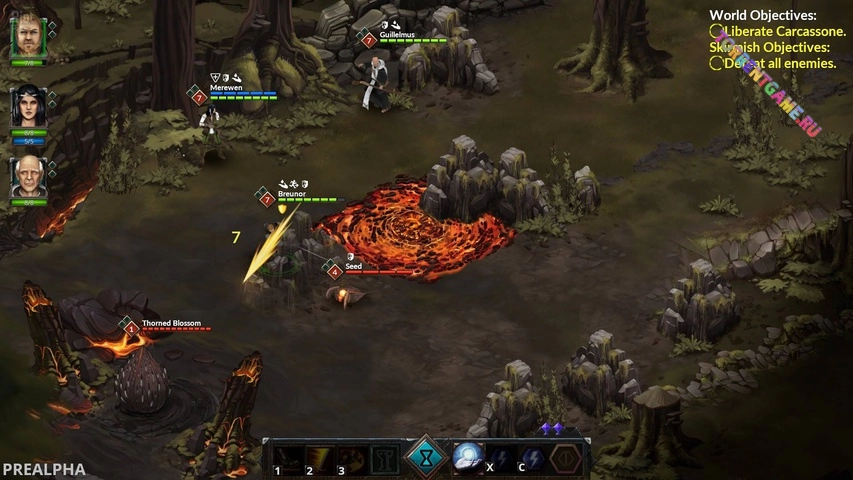Select the dark-haired woman's portrait
The height and width of the screenshot is (480, 853).
pyautogui.click(x=29, y=107)
